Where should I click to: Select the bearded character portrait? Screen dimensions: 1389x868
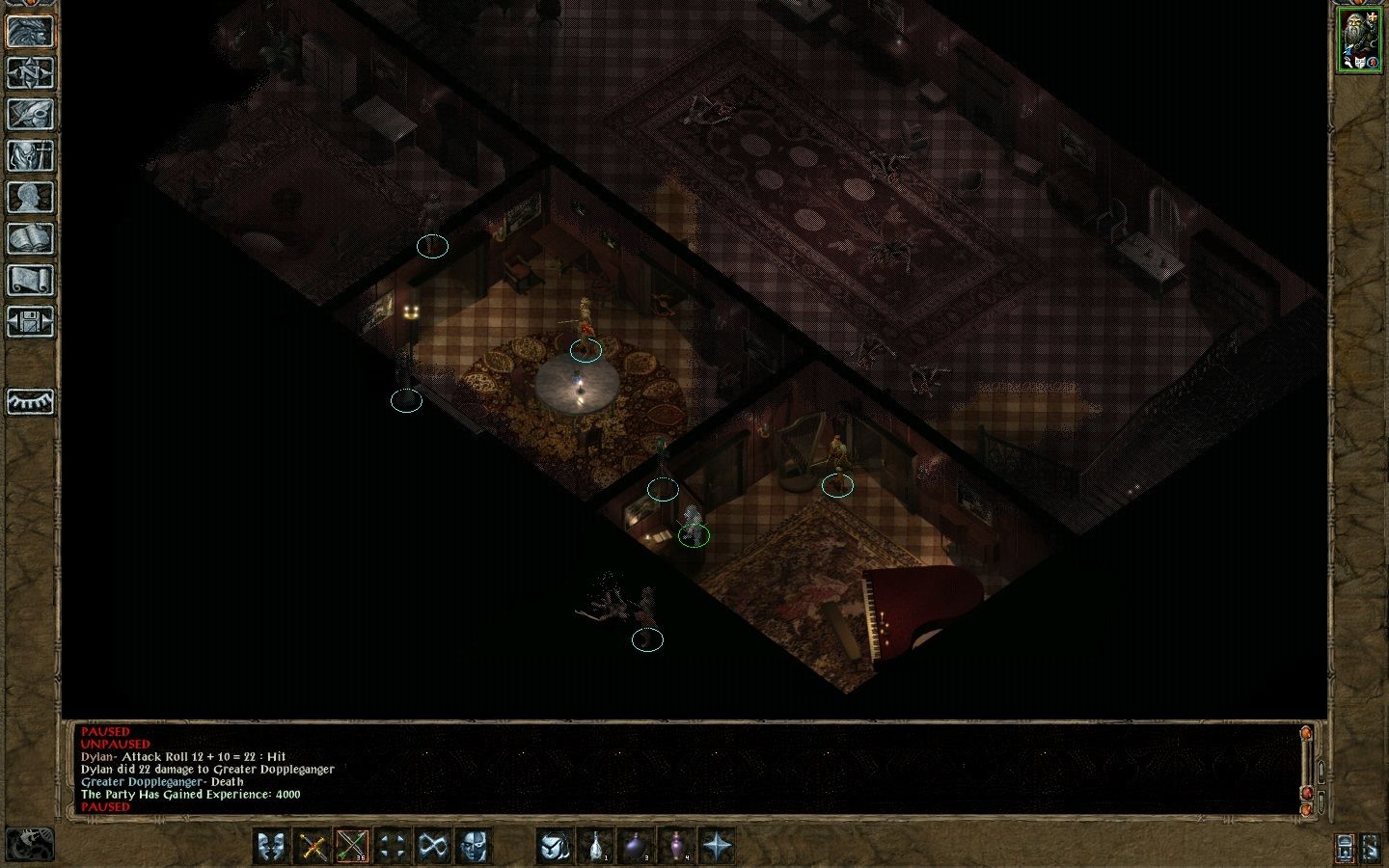pos(1358,40)
